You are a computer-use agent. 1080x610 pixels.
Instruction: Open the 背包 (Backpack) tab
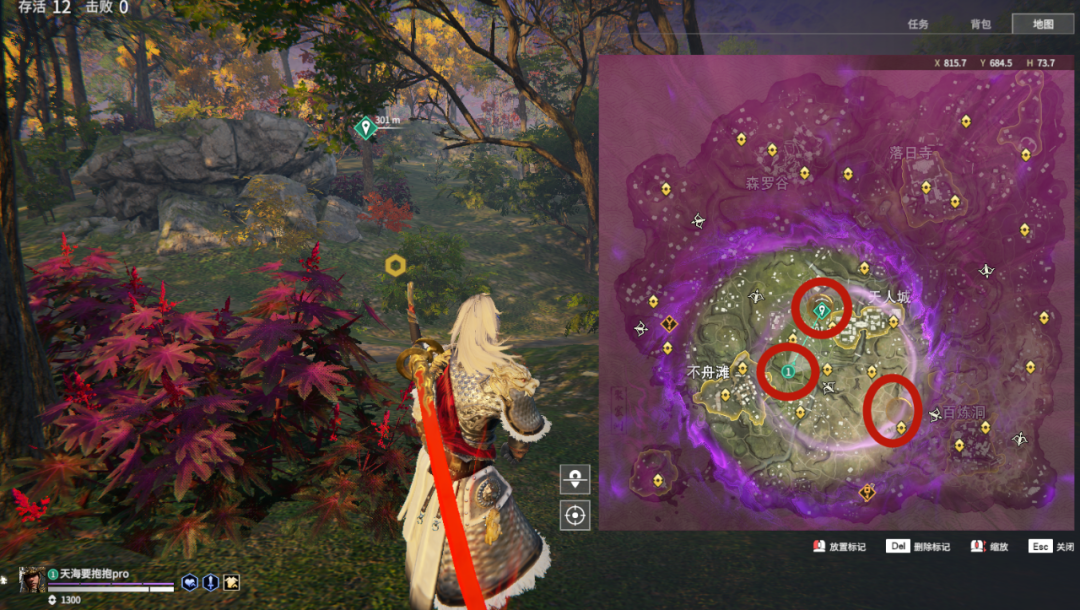click(980, 24)
